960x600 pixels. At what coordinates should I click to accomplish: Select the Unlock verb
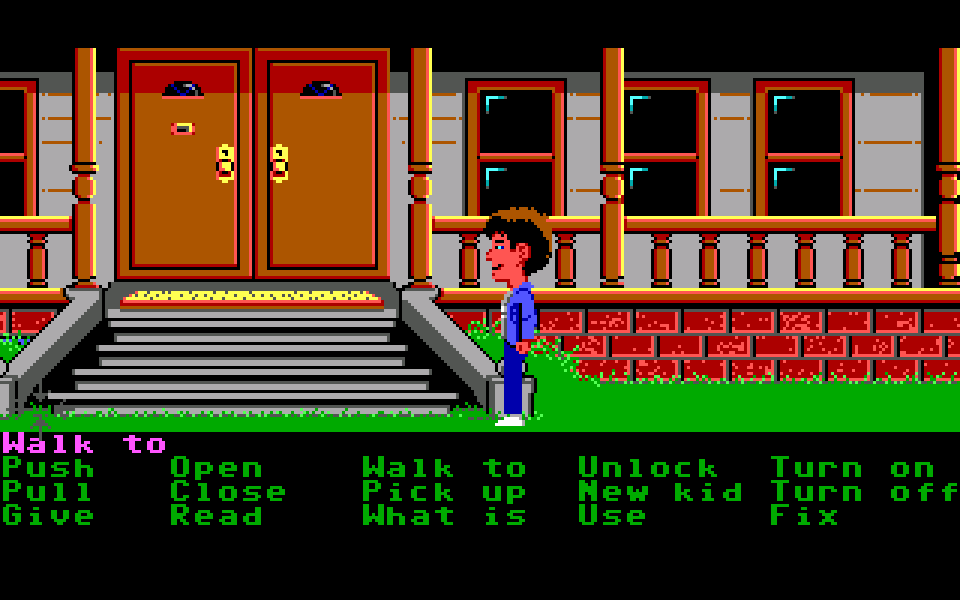click(648, 468)
